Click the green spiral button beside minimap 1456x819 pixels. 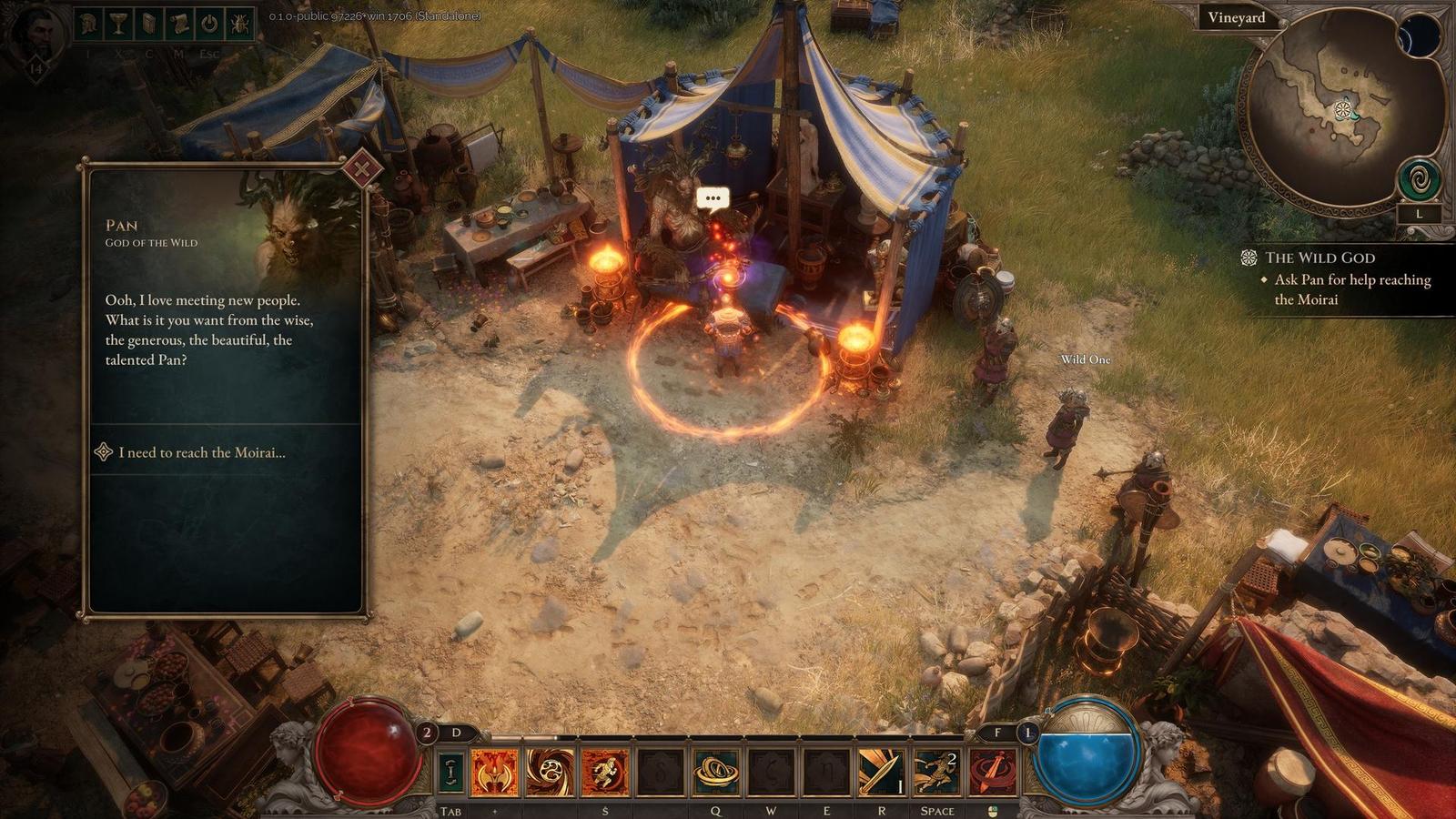pos(1420,179)
